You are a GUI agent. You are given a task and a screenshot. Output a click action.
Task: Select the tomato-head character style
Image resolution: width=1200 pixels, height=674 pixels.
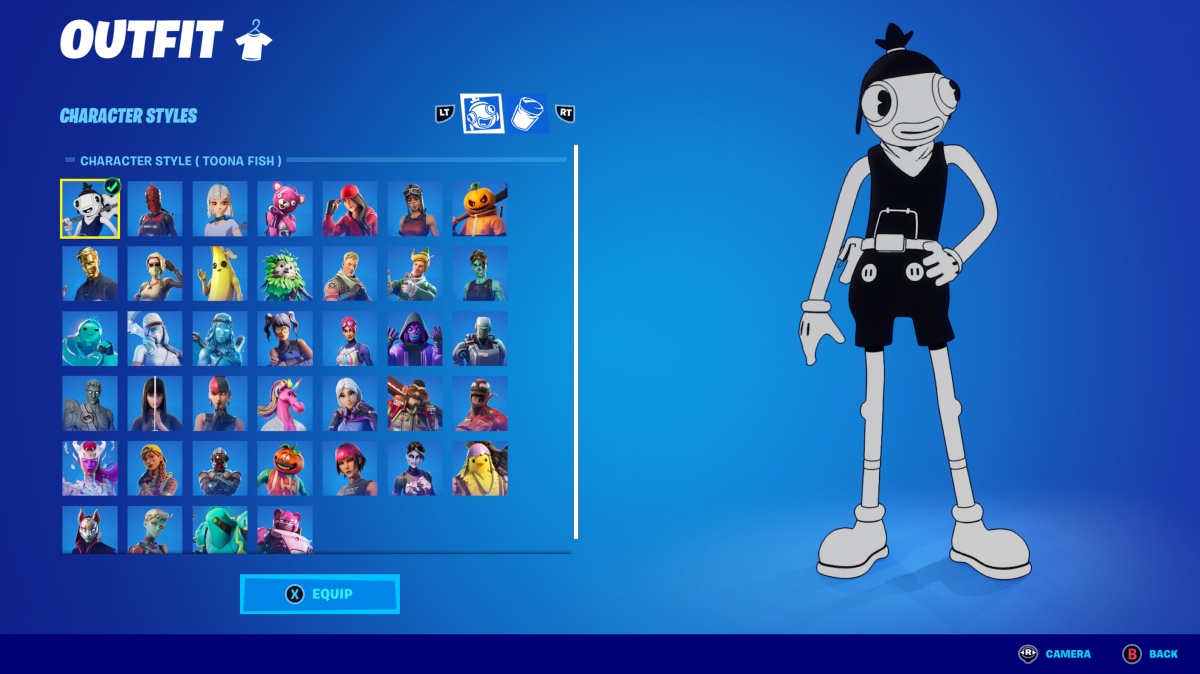point(285,469)
